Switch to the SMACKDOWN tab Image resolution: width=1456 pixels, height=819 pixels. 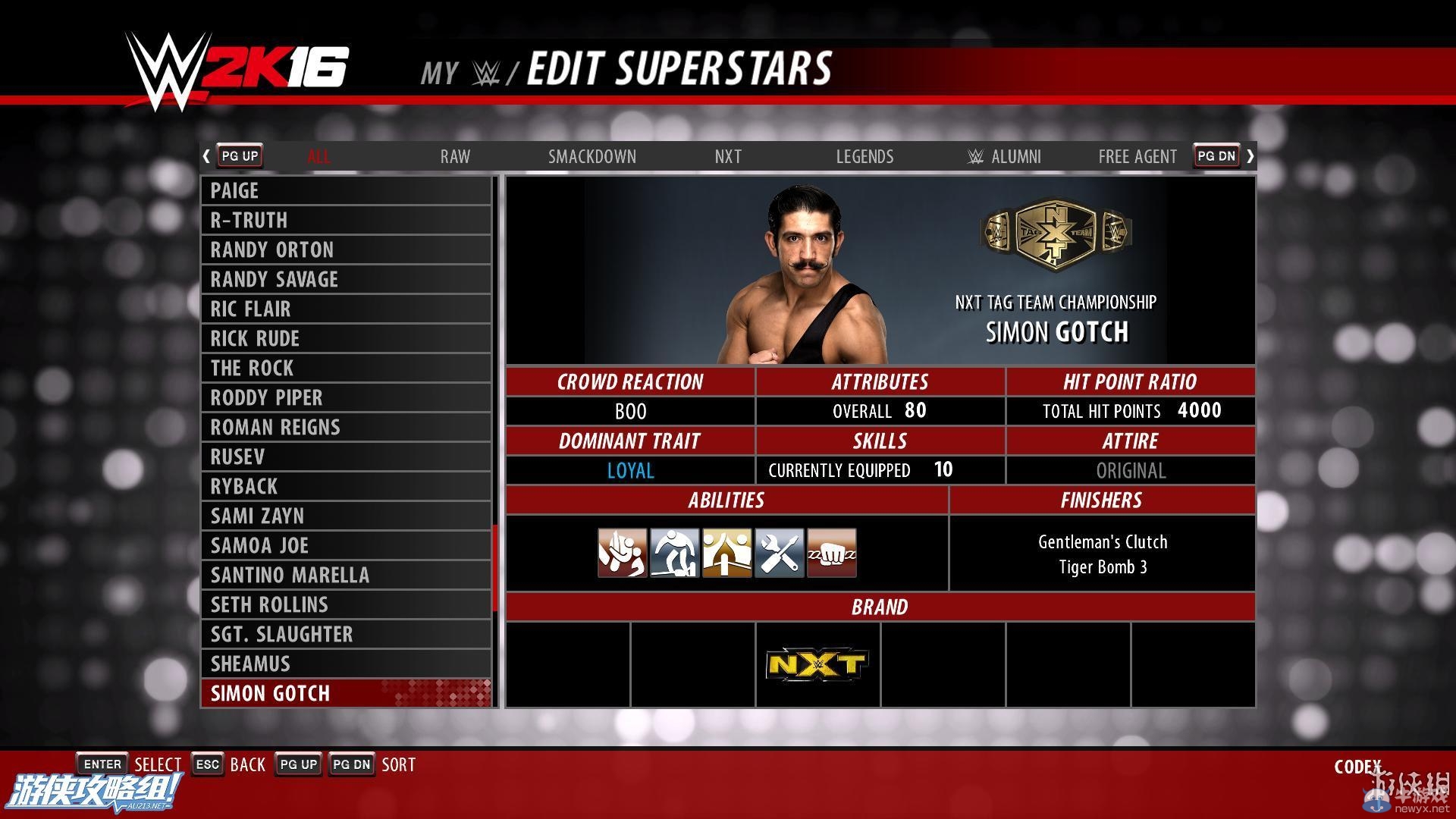click(592, 157)
